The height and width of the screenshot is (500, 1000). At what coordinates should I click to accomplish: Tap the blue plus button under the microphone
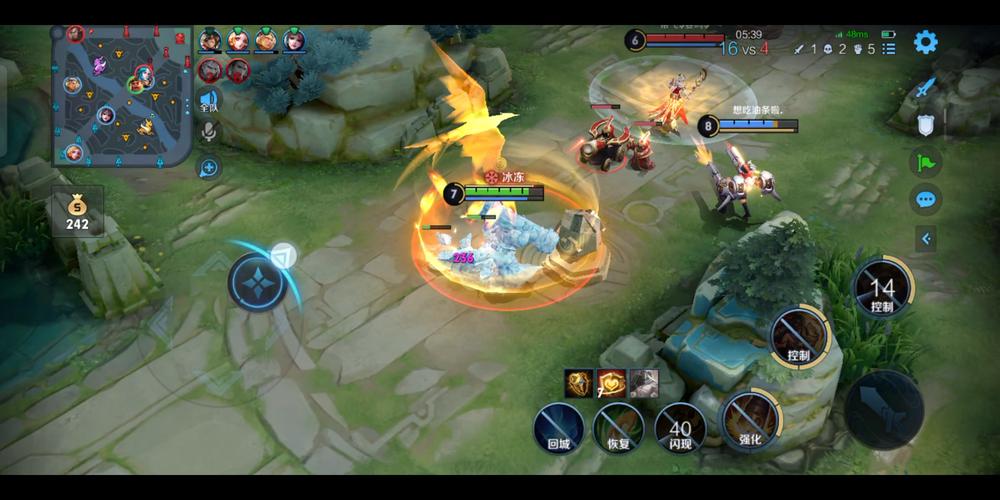(x=209, y=167)
